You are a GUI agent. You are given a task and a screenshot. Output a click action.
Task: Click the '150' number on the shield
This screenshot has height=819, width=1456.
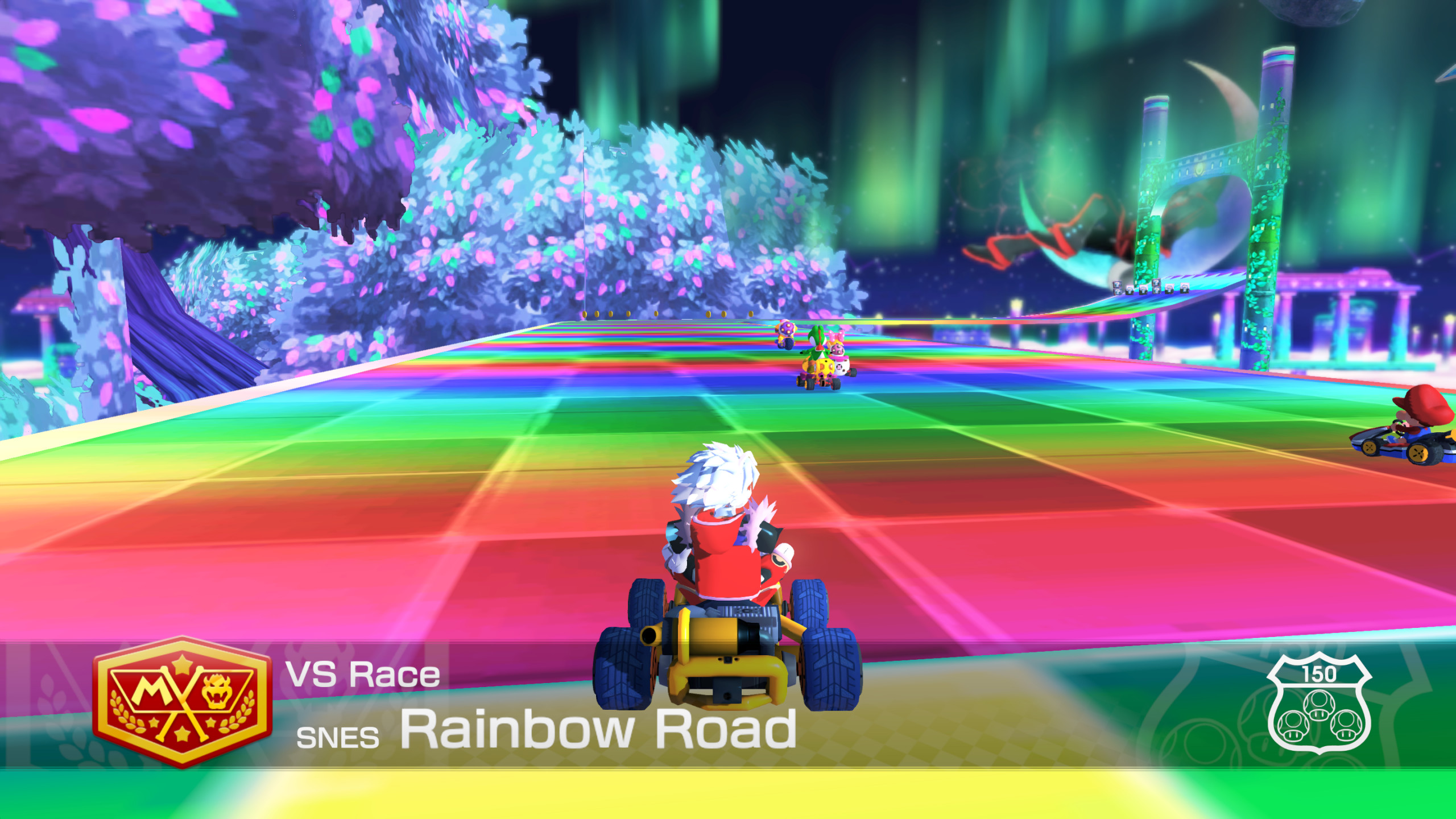(1319, 675)
